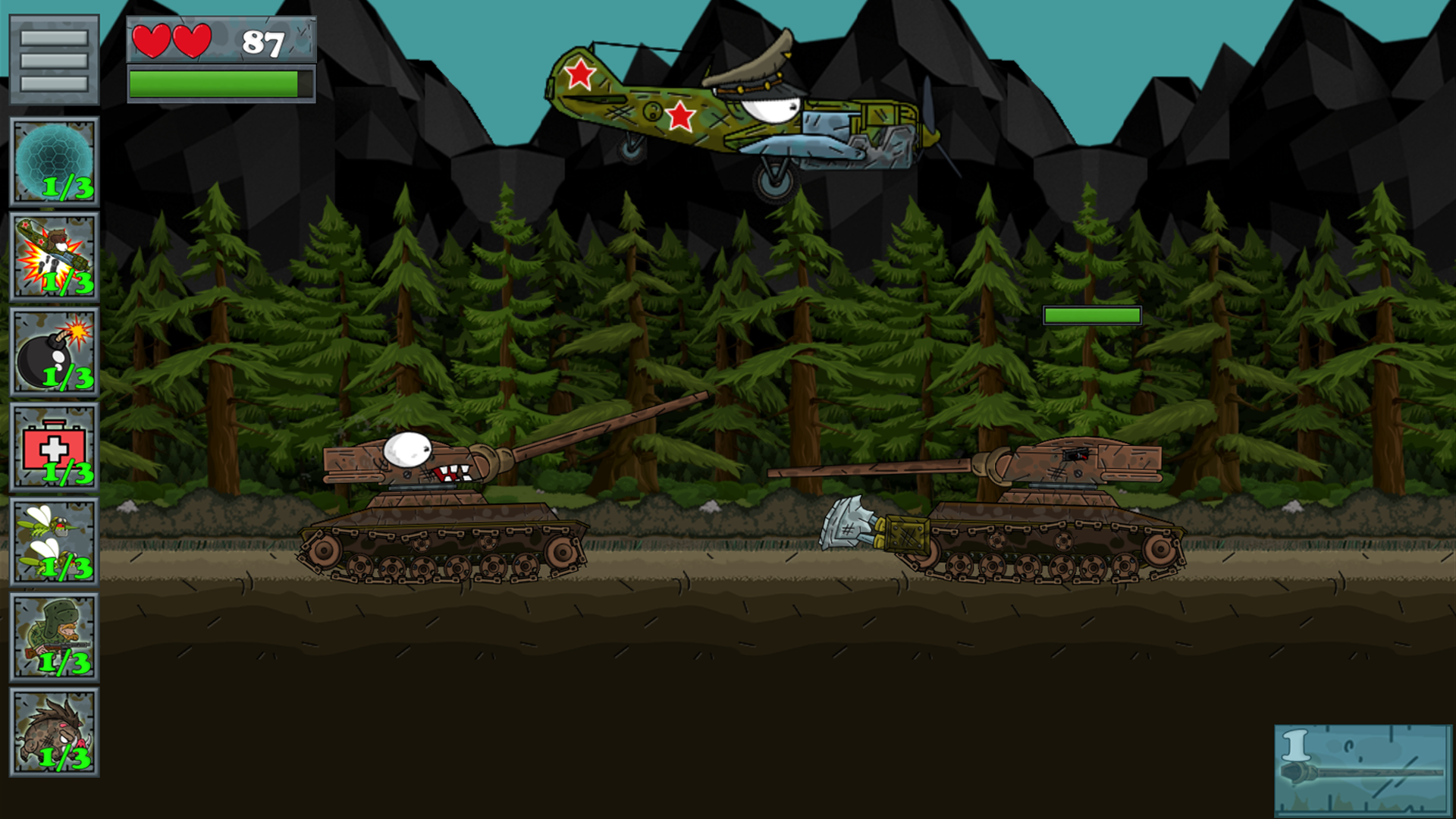Screen dimensions: 1456x819
Task: Tap the enemy tank health bar
Action: [x=1093, y=316]
